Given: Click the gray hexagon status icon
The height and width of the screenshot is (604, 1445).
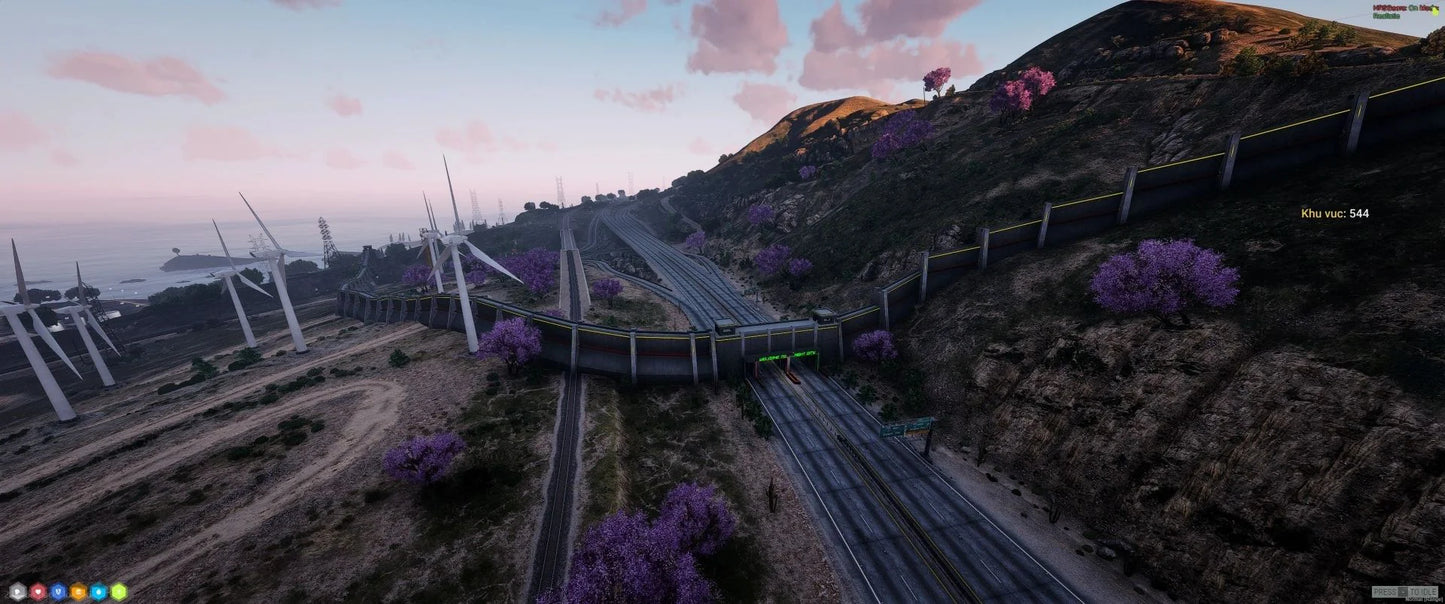Looking at the screenshot, I should pyautogui.click(x=18, y=592).
